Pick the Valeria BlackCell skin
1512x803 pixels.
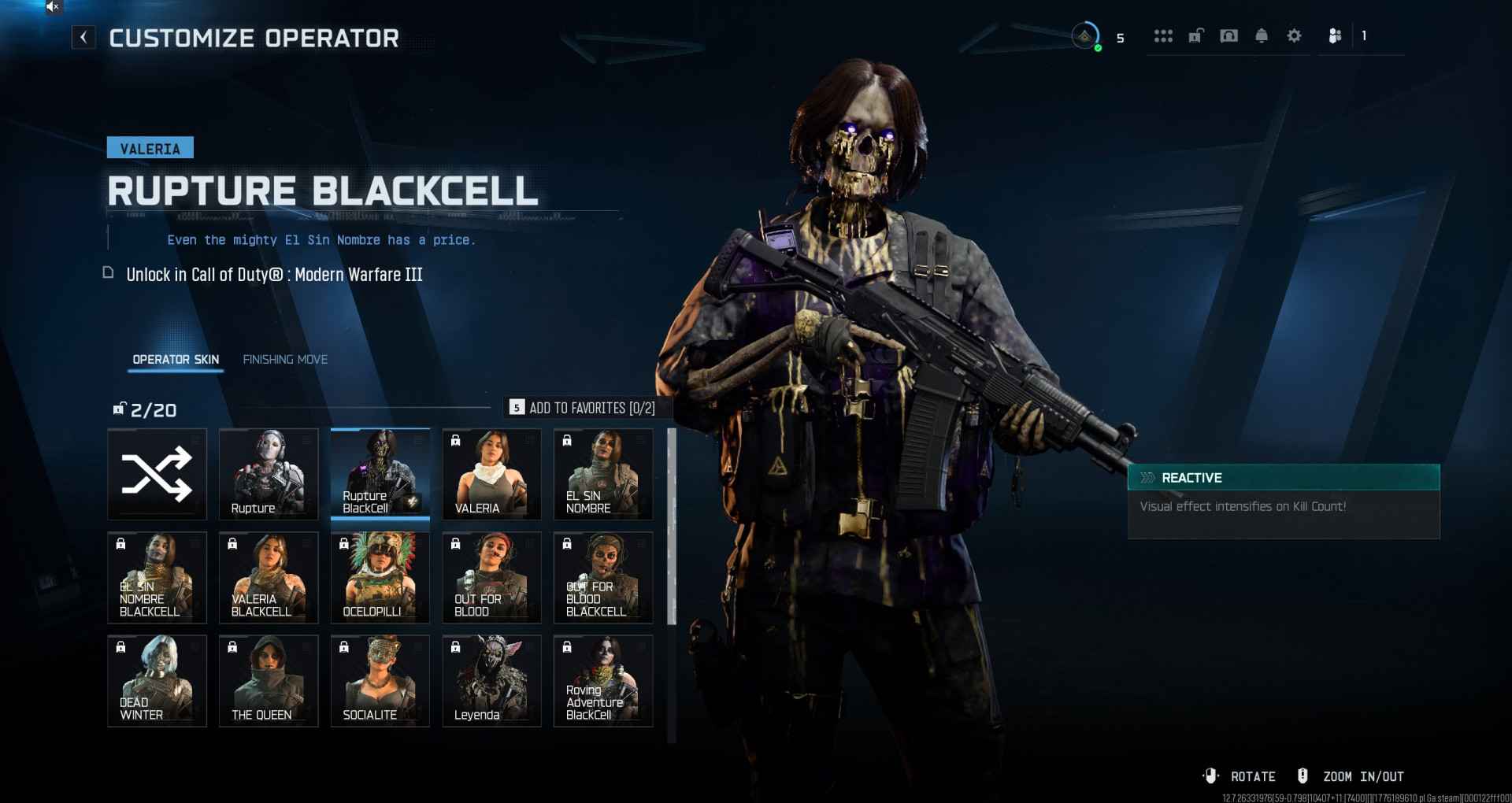[269, 577]
